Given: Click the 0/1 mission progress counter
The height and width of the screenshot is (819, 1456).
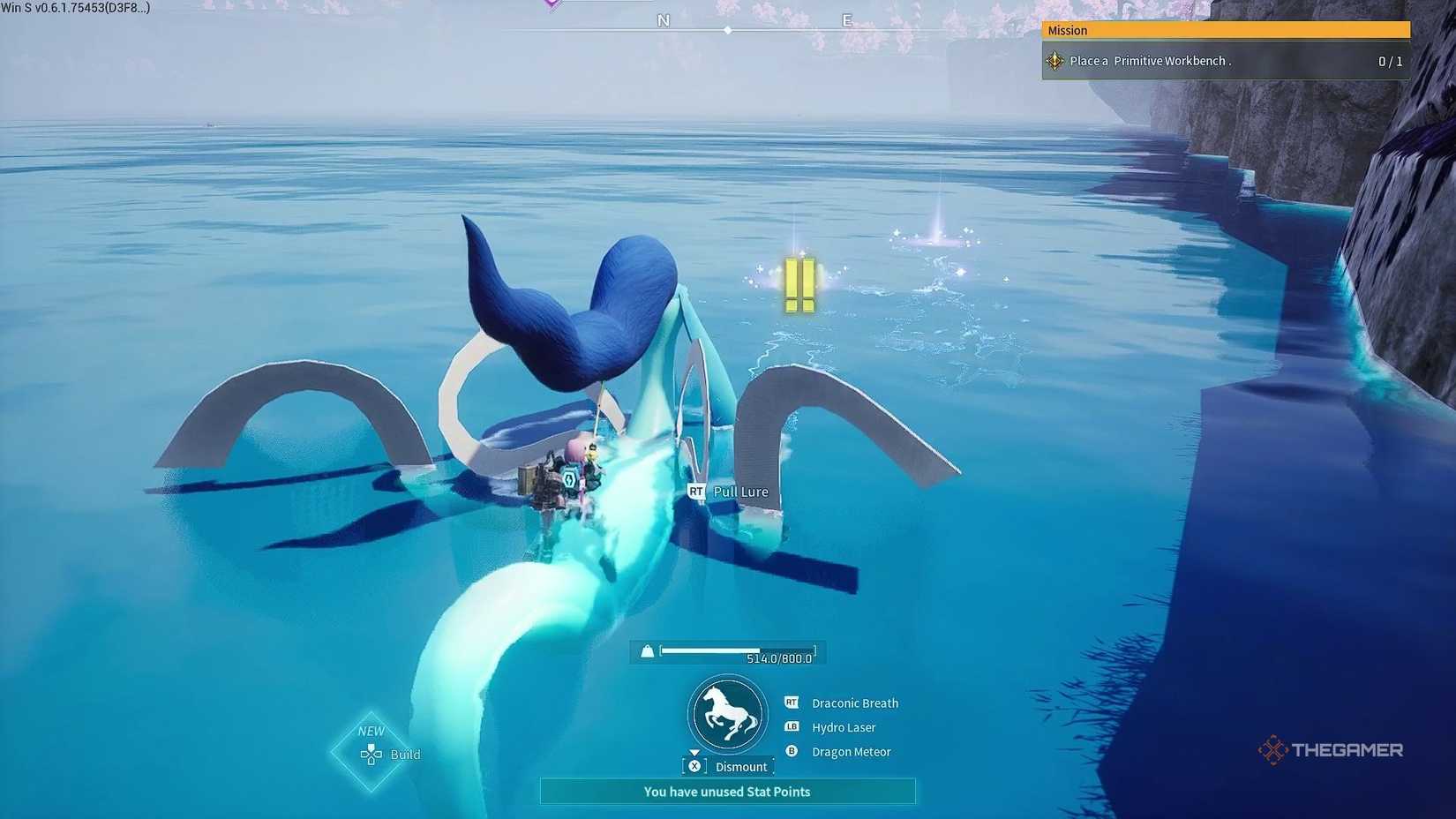Looking at the screenshot, I should 1390,60.
